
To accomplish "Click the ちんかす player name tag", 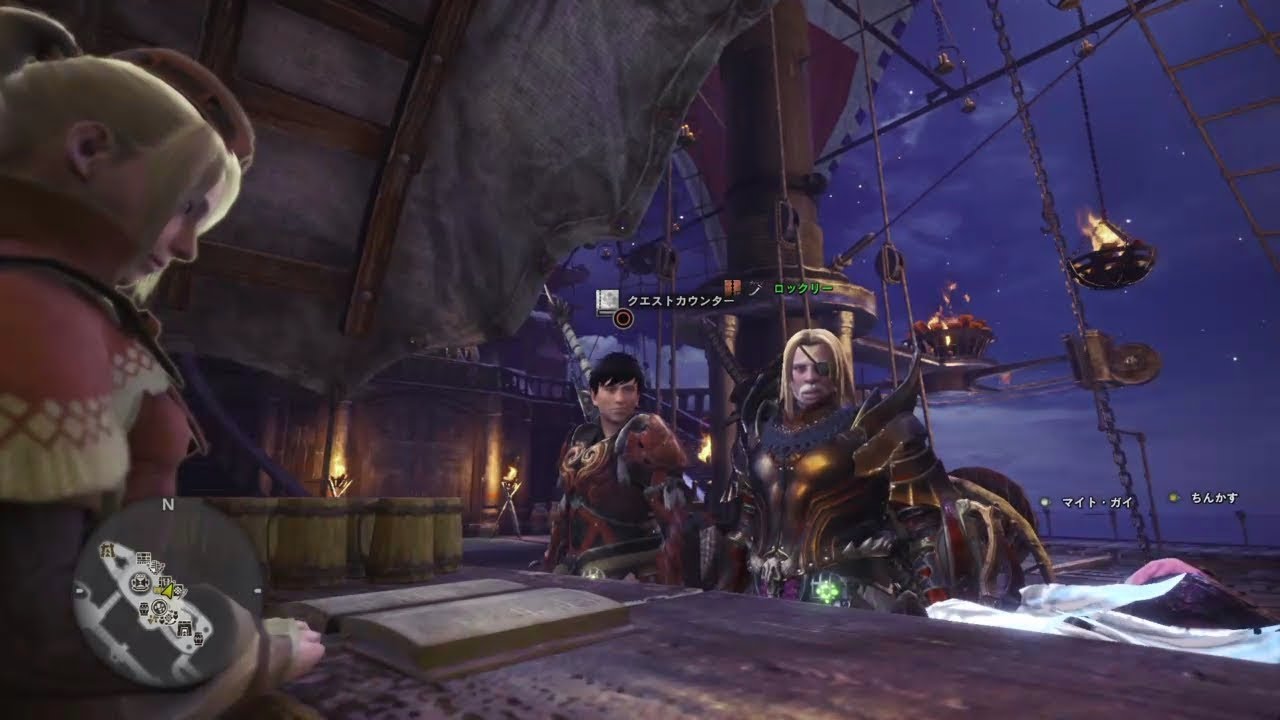I will (1214, 498).
